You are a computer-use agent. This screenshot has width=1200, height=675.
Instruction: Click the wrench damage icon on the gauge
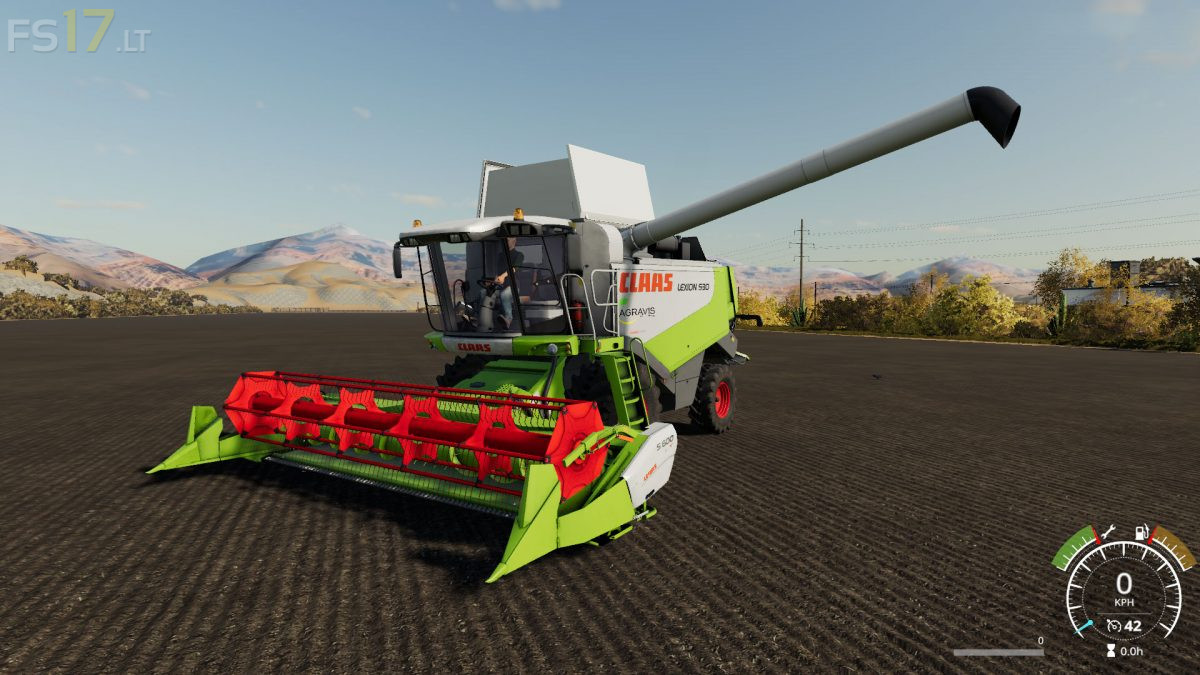point(1108,533)
